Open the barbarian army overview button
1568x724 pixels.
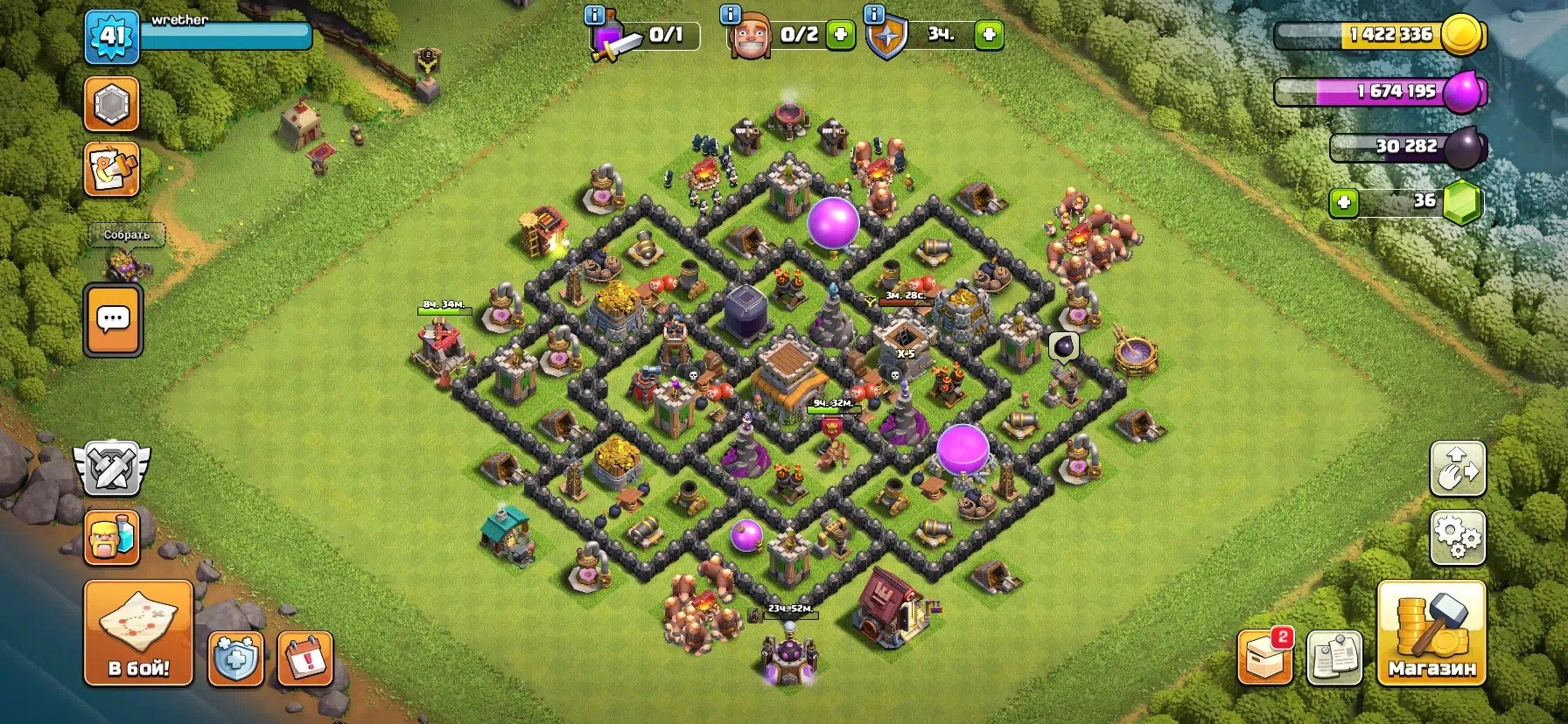(112, 537)
